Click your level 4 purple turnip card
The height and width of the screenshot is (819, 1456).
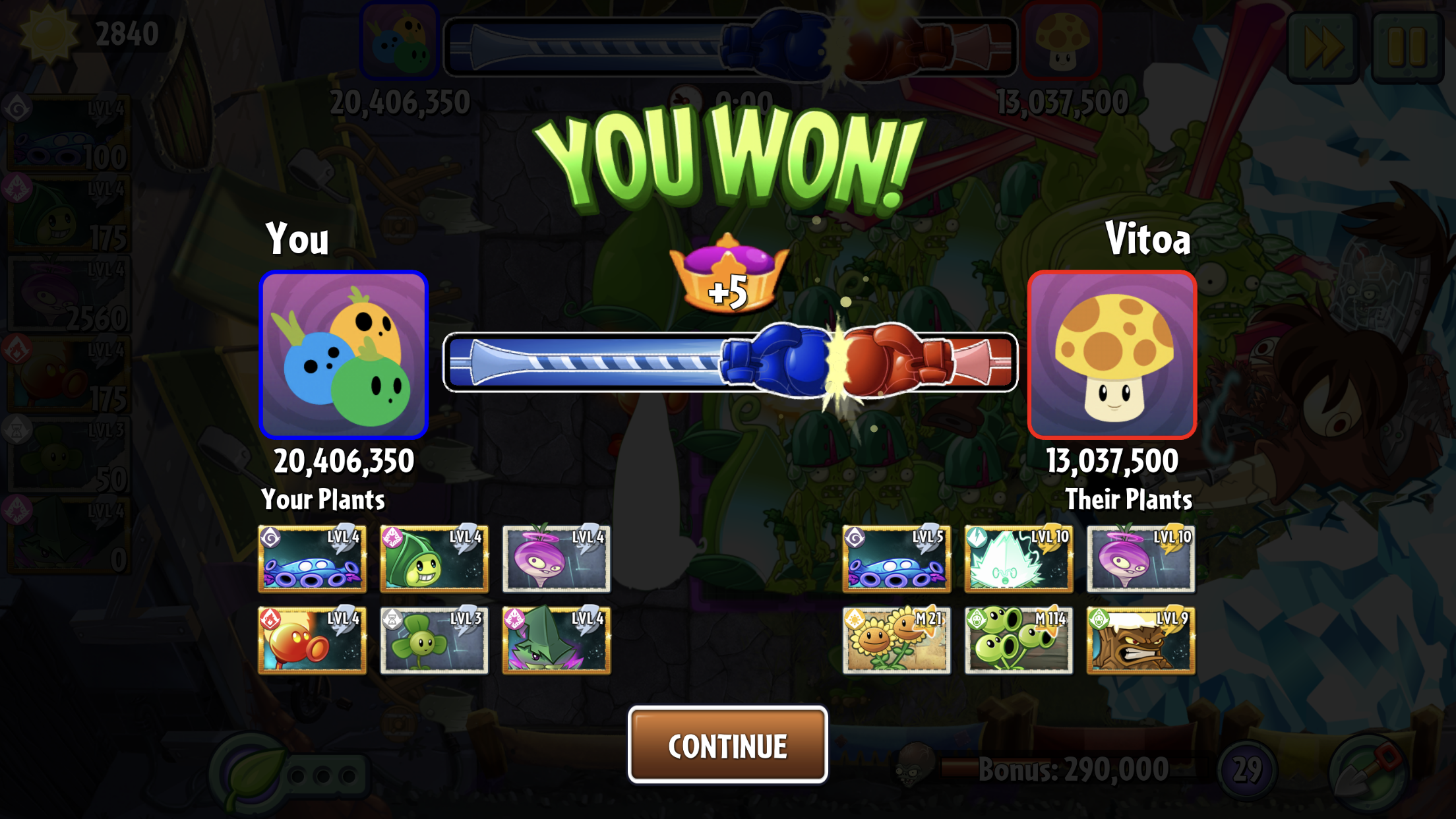coord(556,559)
